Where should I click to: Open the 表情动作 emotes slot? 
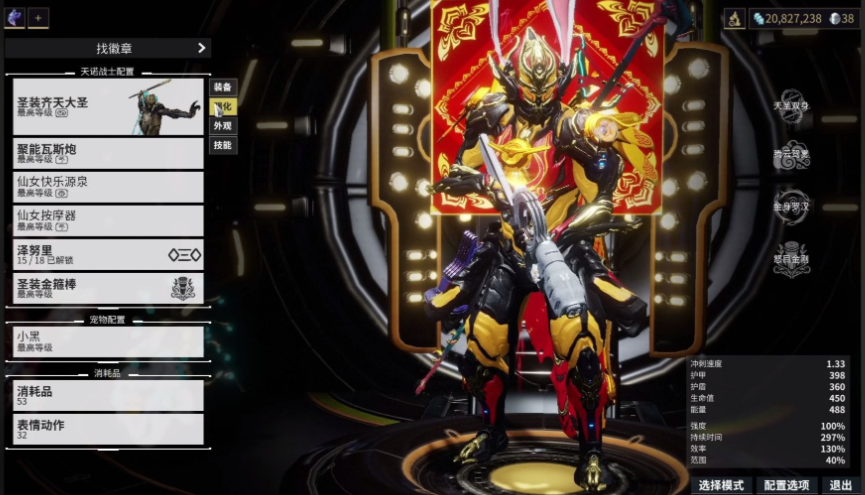coord(107,429)
